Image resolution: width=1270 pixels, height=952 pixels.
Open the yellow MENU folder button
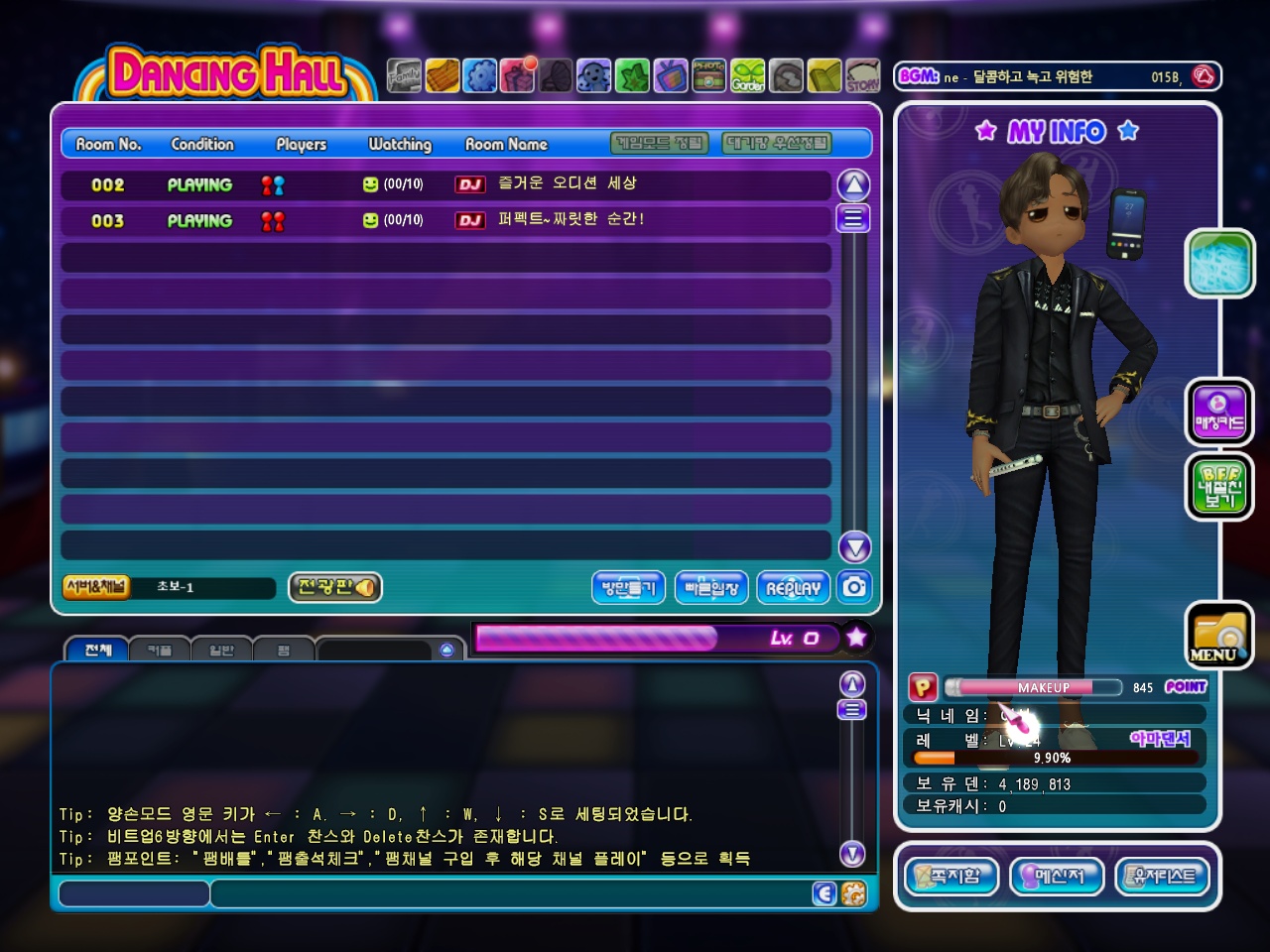[1218, 636]
